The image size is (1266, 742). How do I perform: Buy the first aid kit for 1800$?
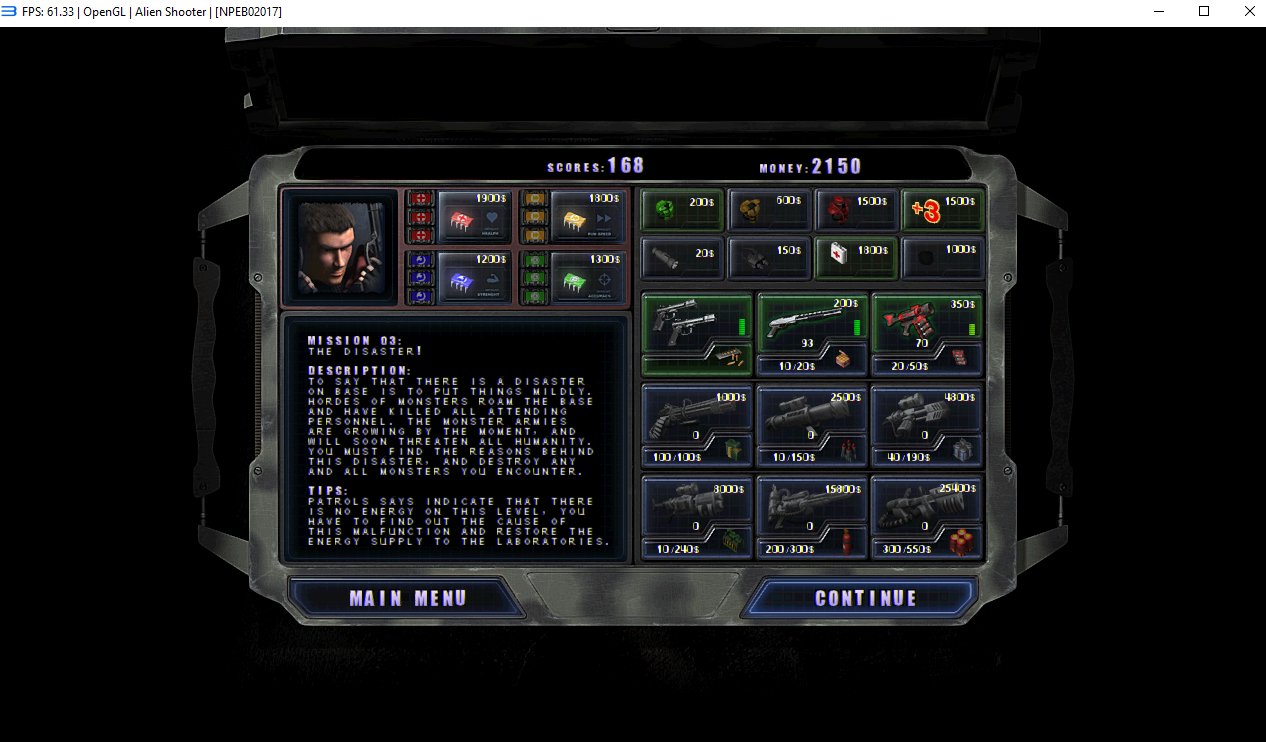pyautogui.click(x=857, y=258)
